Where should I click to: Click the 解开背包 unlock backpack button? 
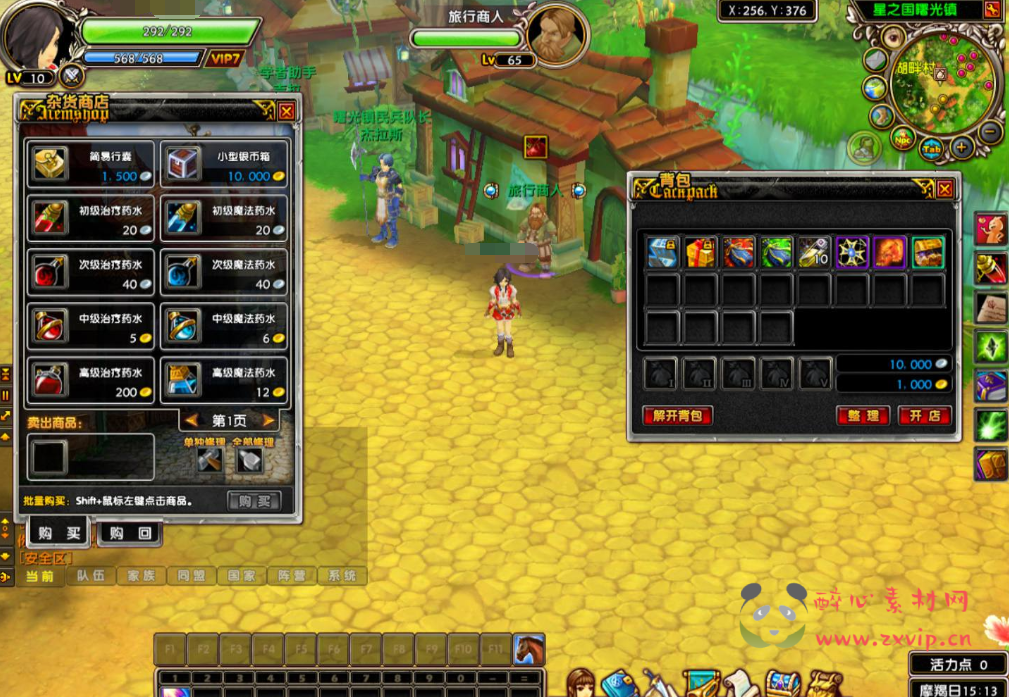click(x=677, y=416)
